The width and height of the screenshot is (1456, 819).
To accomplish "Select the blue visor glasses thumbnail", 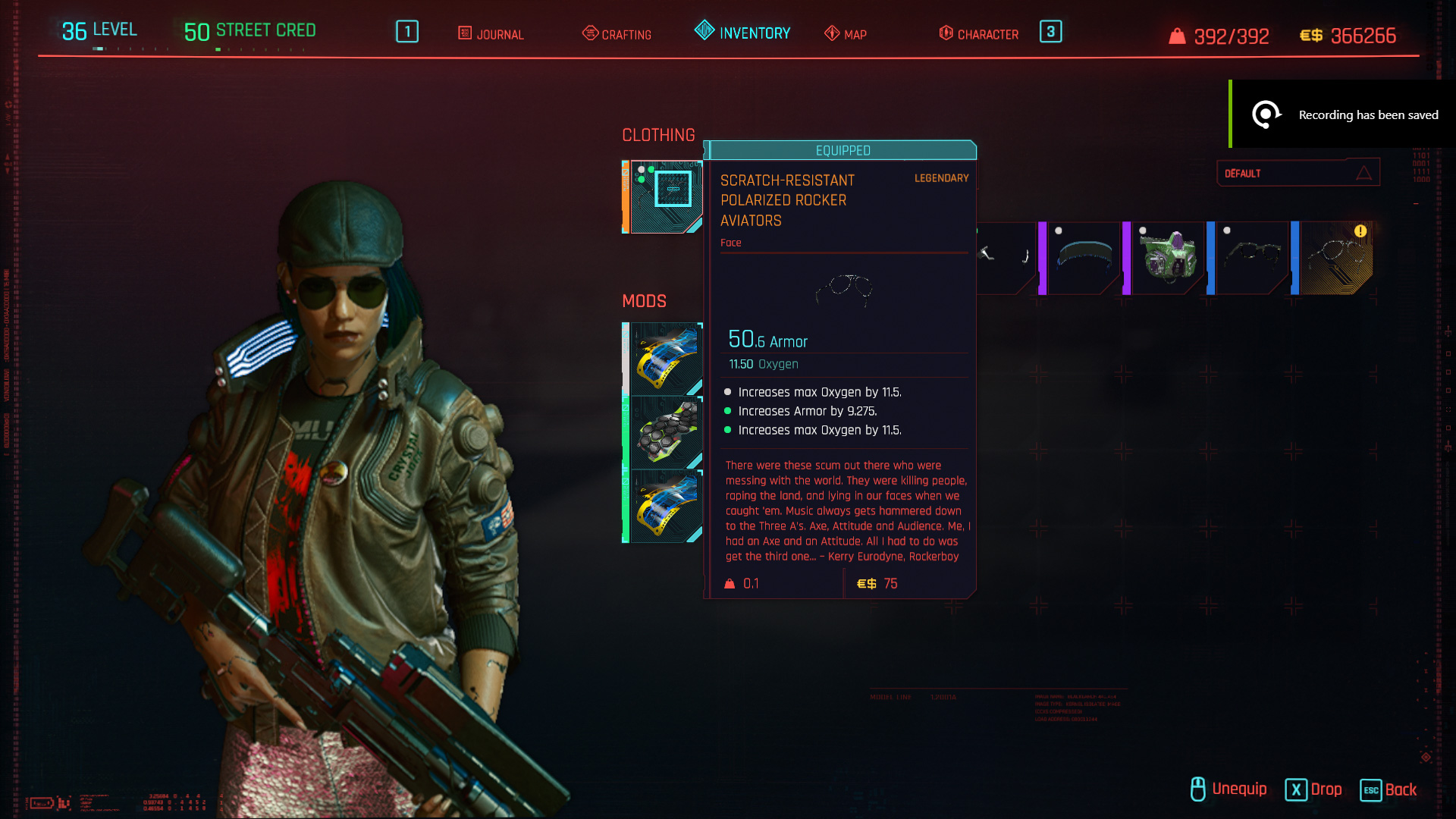I will [x=1083, y=256].
